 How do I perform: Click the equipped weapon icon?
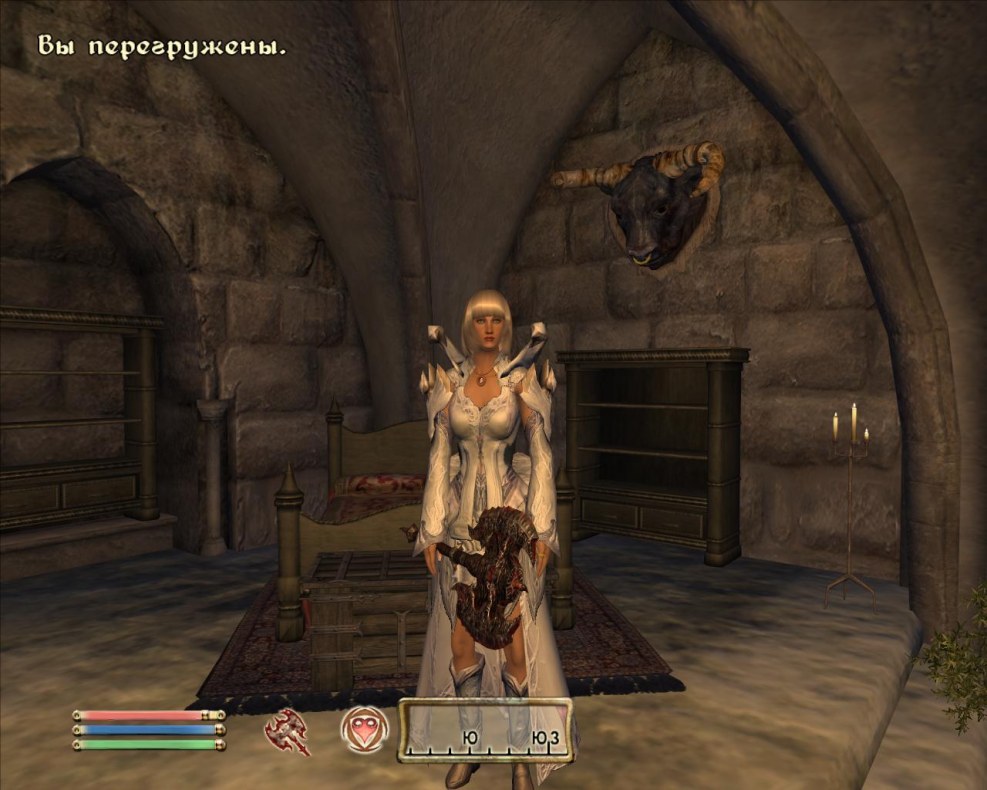[x=287, y=731]
